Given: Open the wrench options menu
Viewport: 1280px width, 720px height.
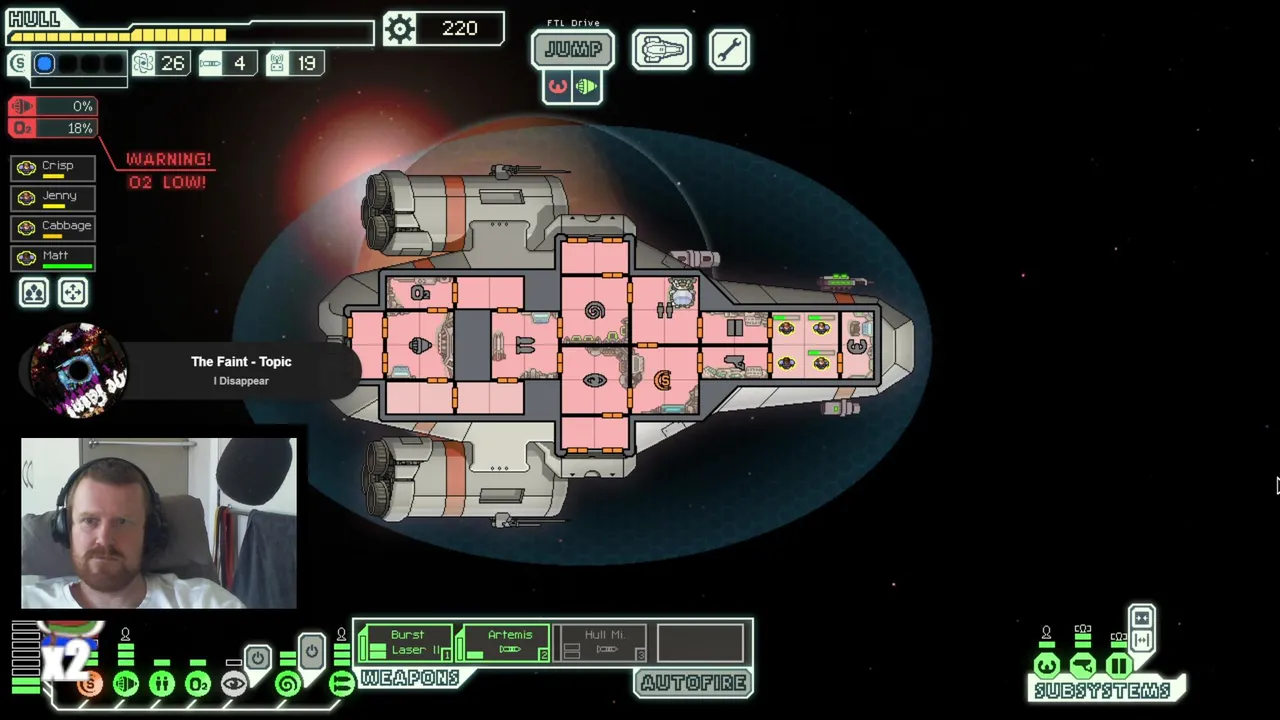Looking at the screenshot, I should [x=729, y=49].
